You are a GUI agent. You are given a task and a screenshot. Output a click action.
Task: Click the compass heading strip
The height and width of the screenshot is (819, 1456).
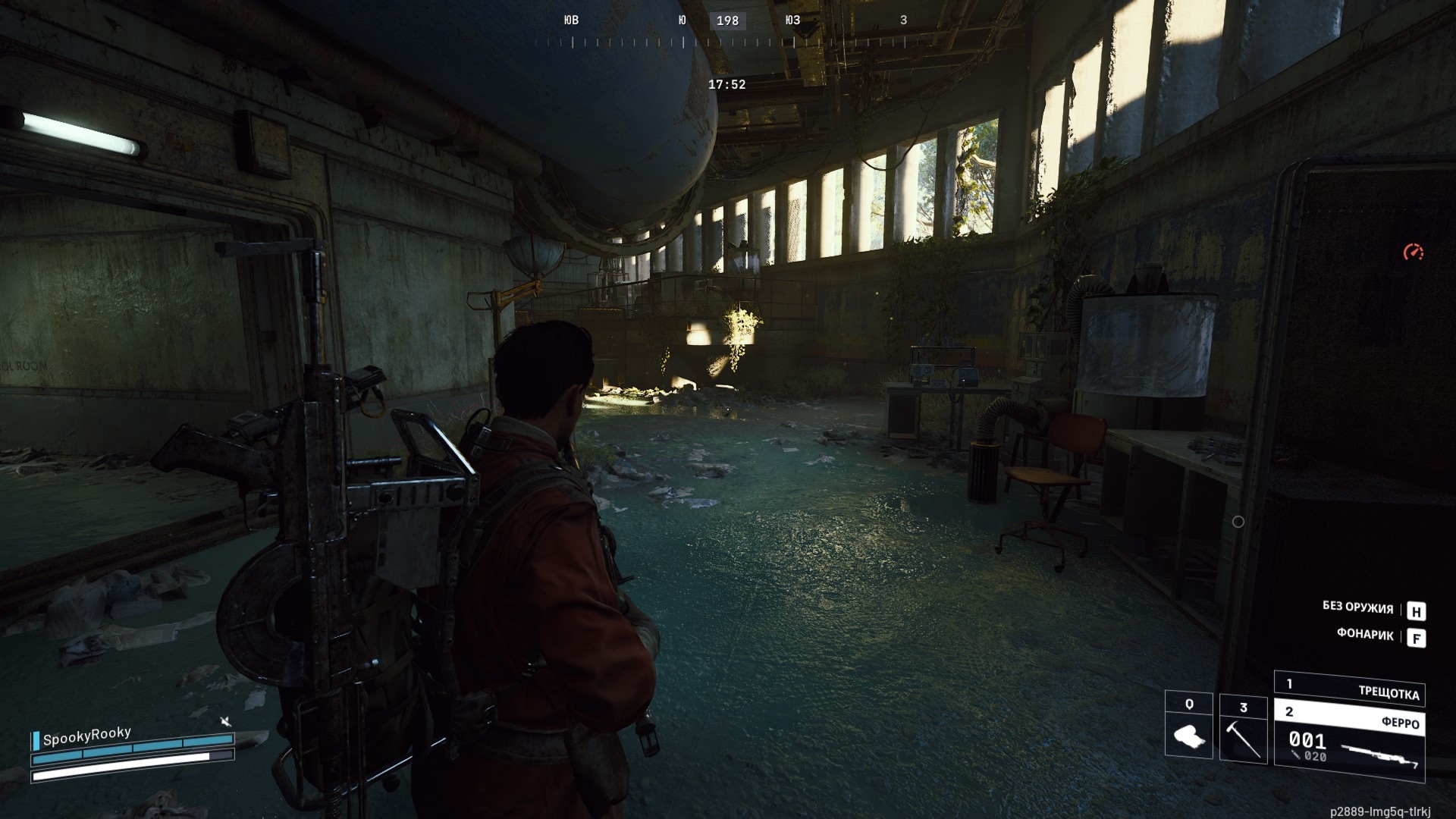pyautogui.click(x=726, y=30)
